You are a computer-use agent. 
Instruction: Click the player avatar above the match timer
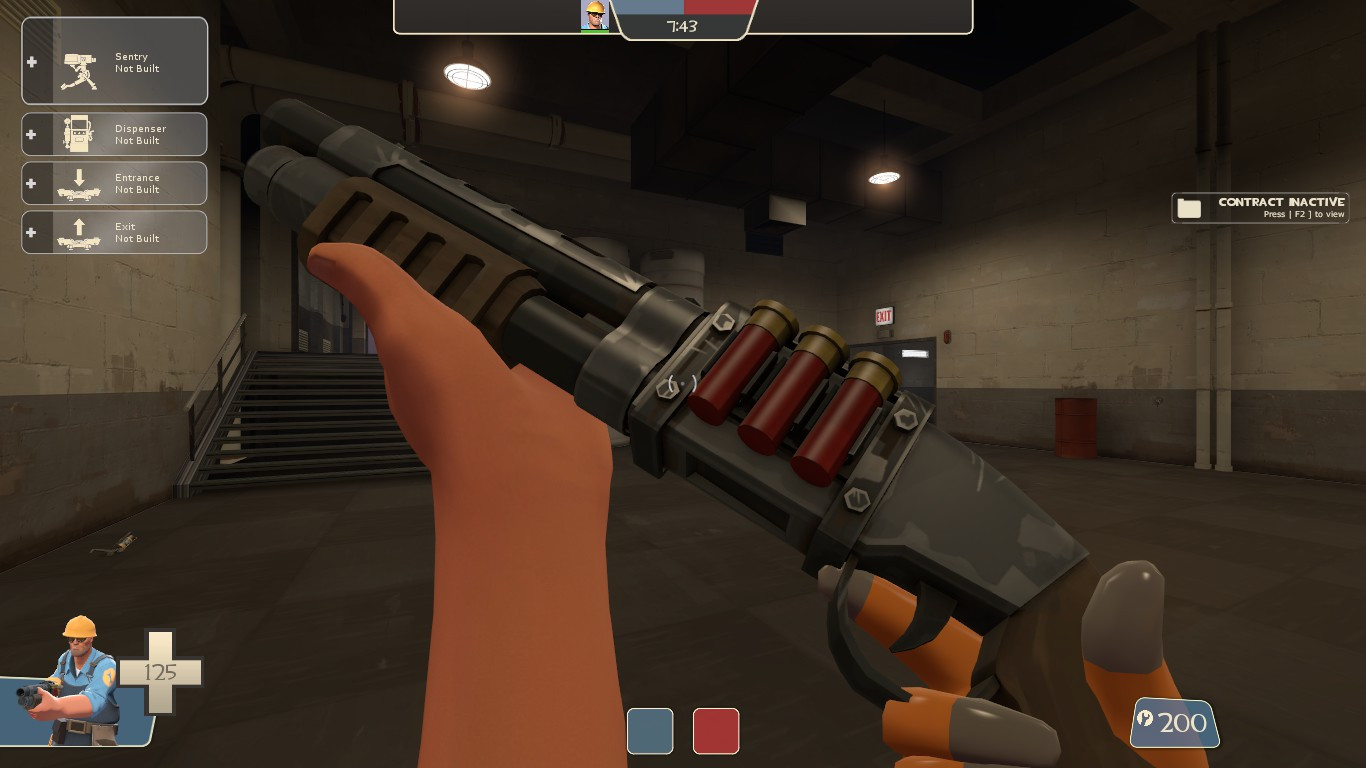tap(594, 16)
